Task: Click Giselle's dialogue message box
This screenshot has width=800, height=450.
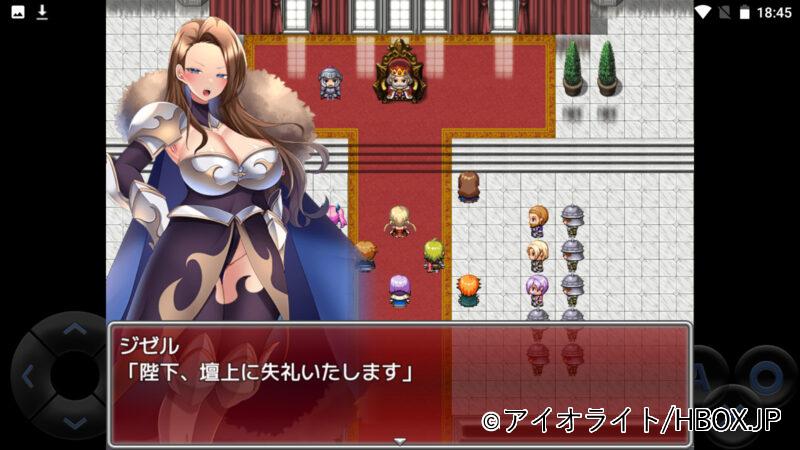Action: [x=399, y=383]
